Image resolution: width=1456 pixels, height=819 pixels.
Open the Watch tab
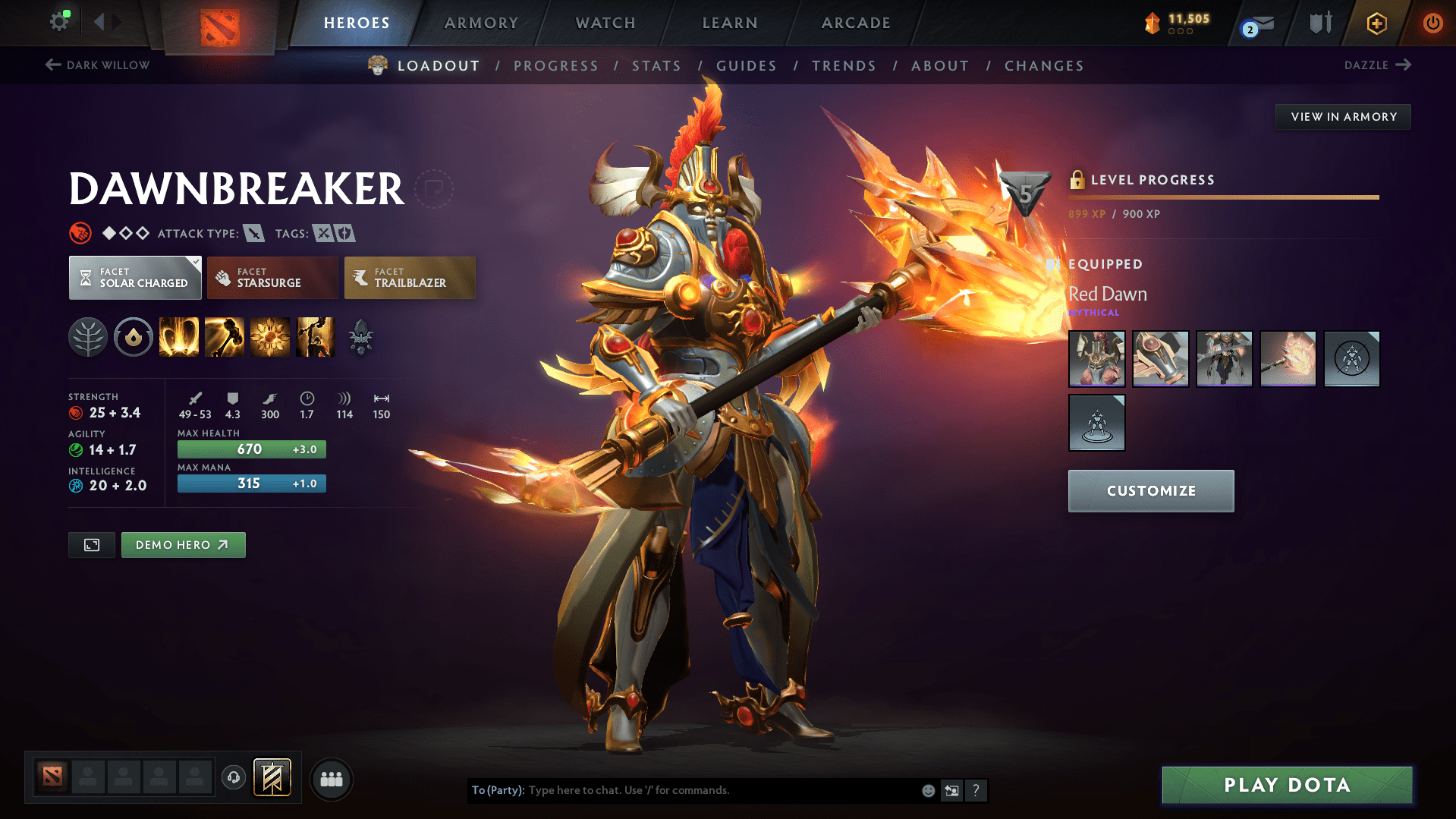(605, 23)
